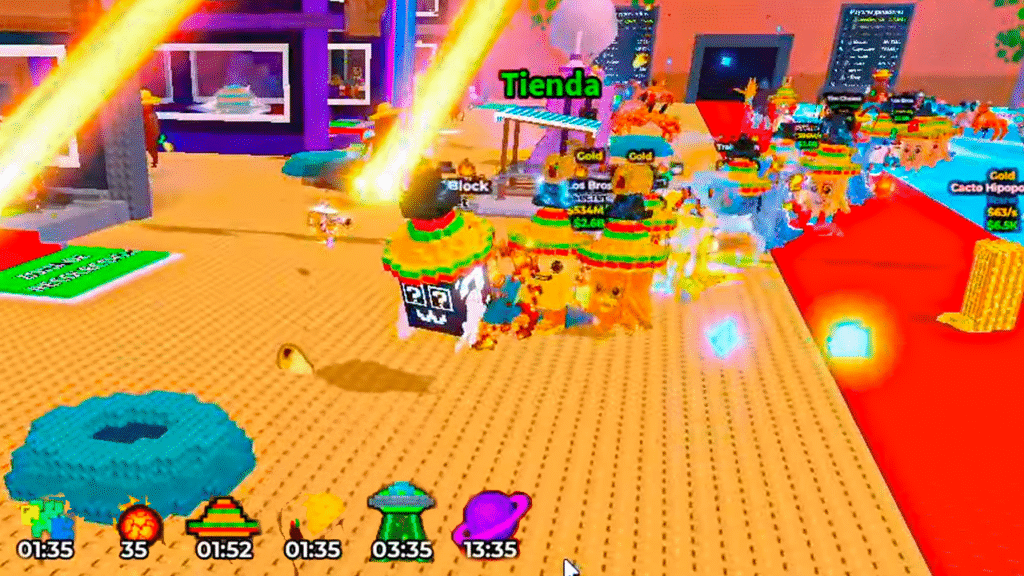Open the sombrero event icon

223,518
